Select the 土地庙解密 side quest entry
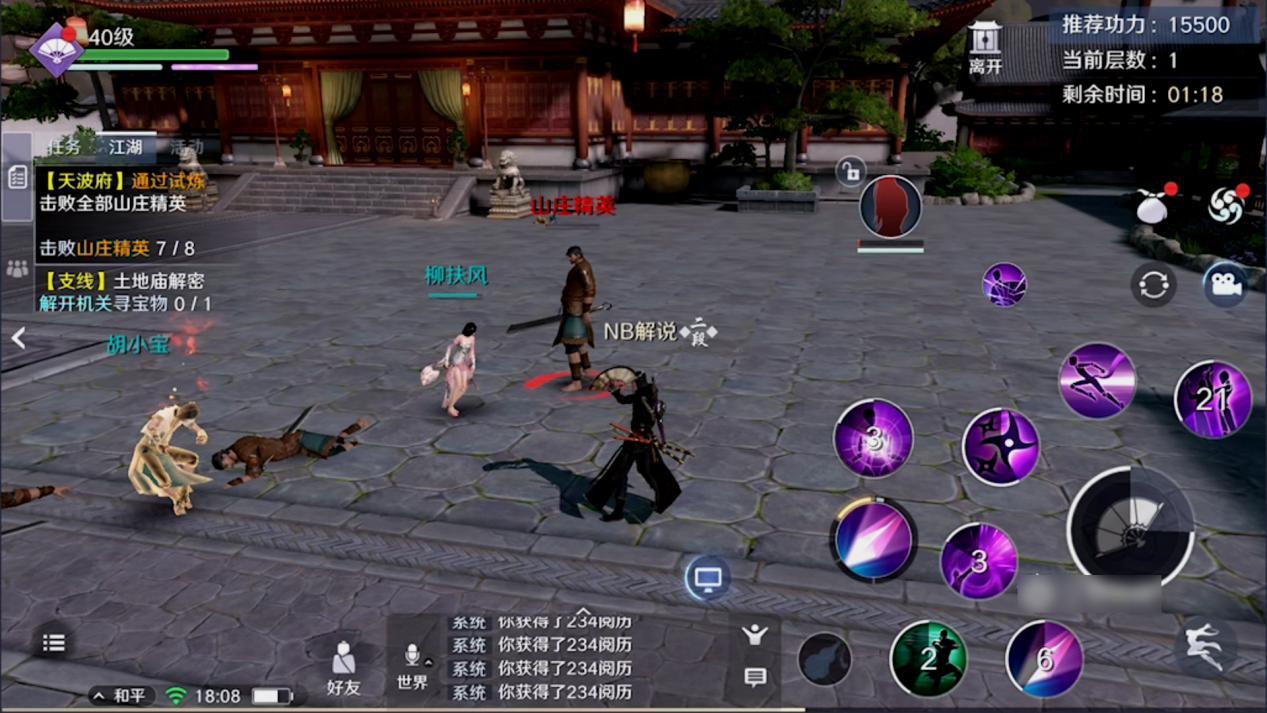 125,292
